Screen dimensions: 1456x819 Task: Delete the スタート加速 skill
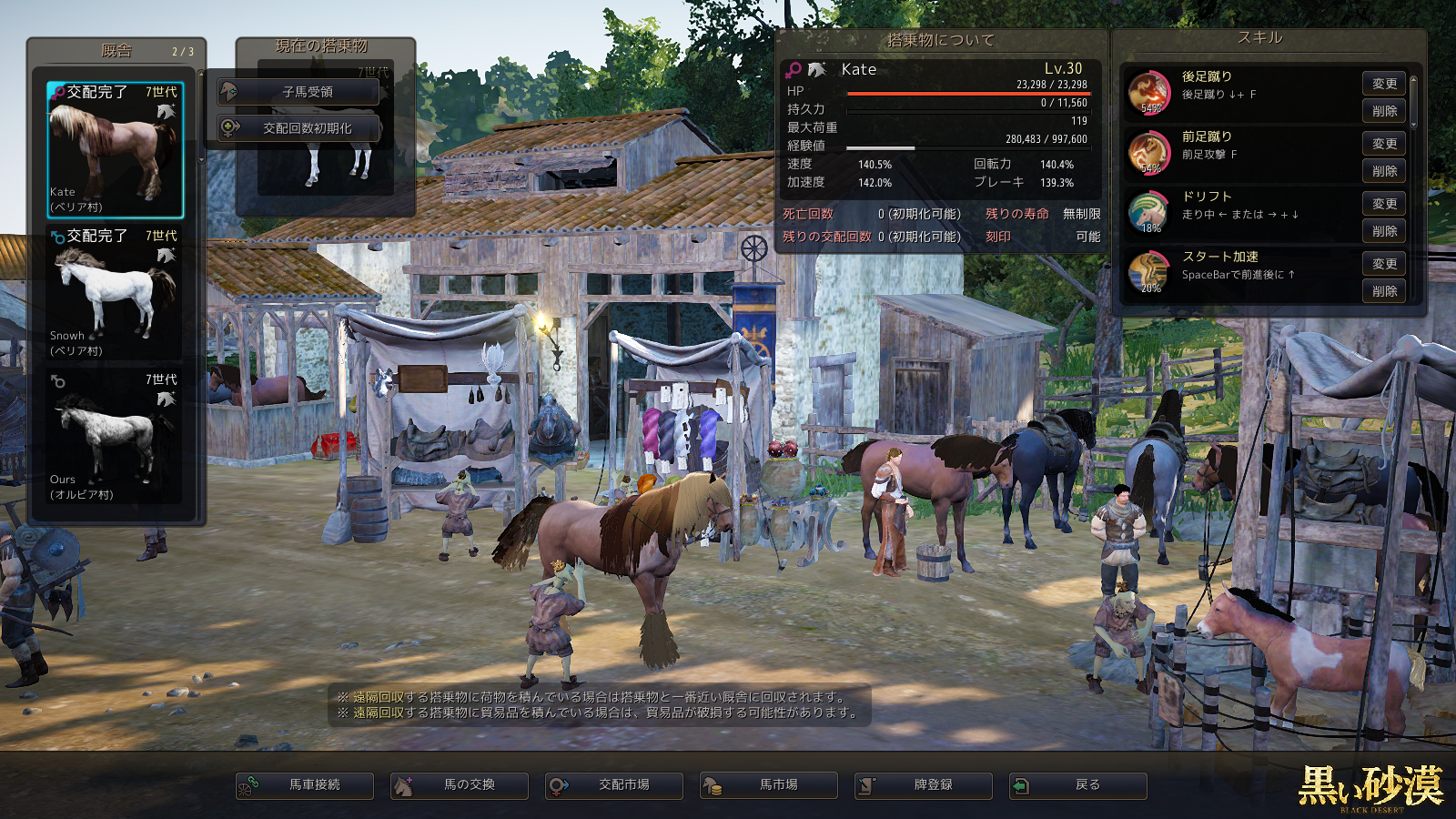pyautogui.click(x=1383, y=291)
